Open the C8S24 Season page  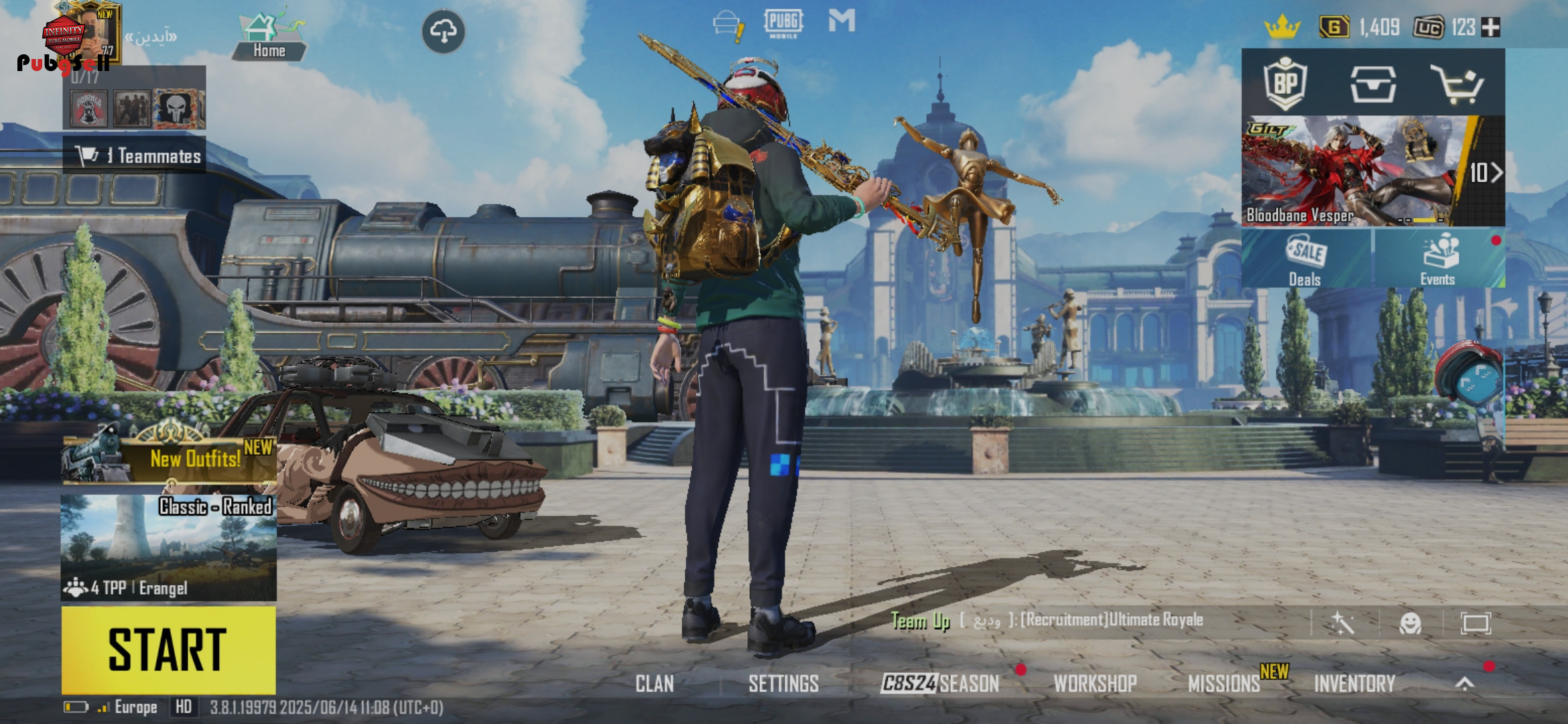[x=939, y=684]
